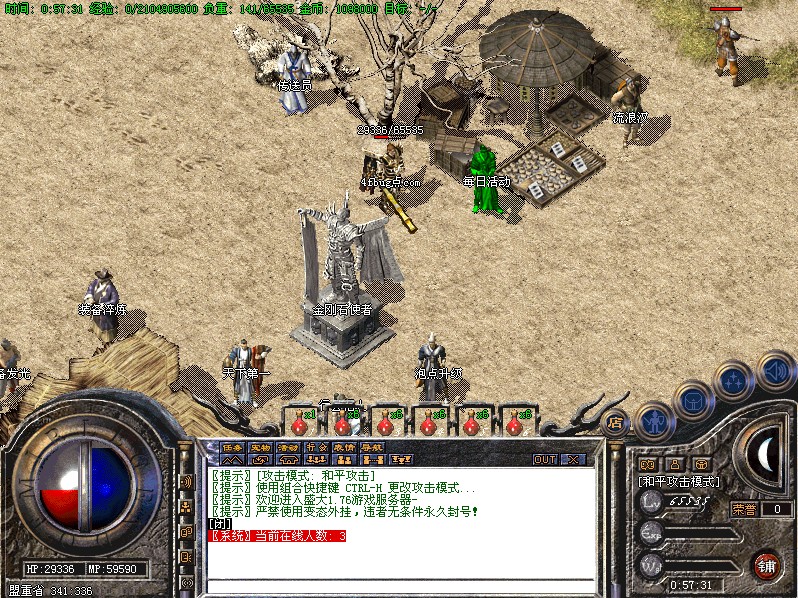Toggle the shout broadcast chat channel icon
Viewport: 798px width, 598px height.
[x=186, y=482]
